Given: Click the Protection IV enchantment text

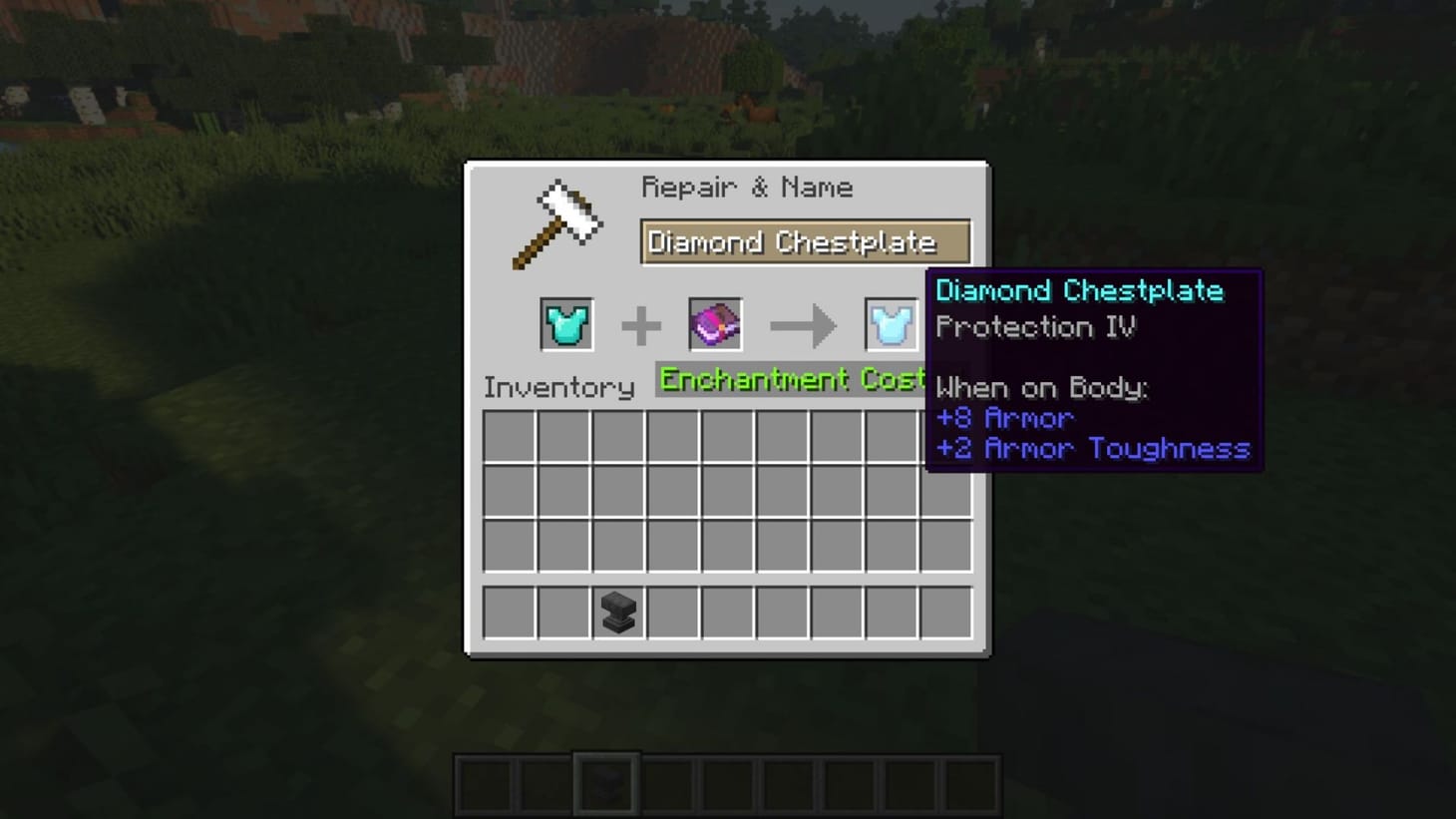Looking at the screenshot, I should [x=1035, y=327].
